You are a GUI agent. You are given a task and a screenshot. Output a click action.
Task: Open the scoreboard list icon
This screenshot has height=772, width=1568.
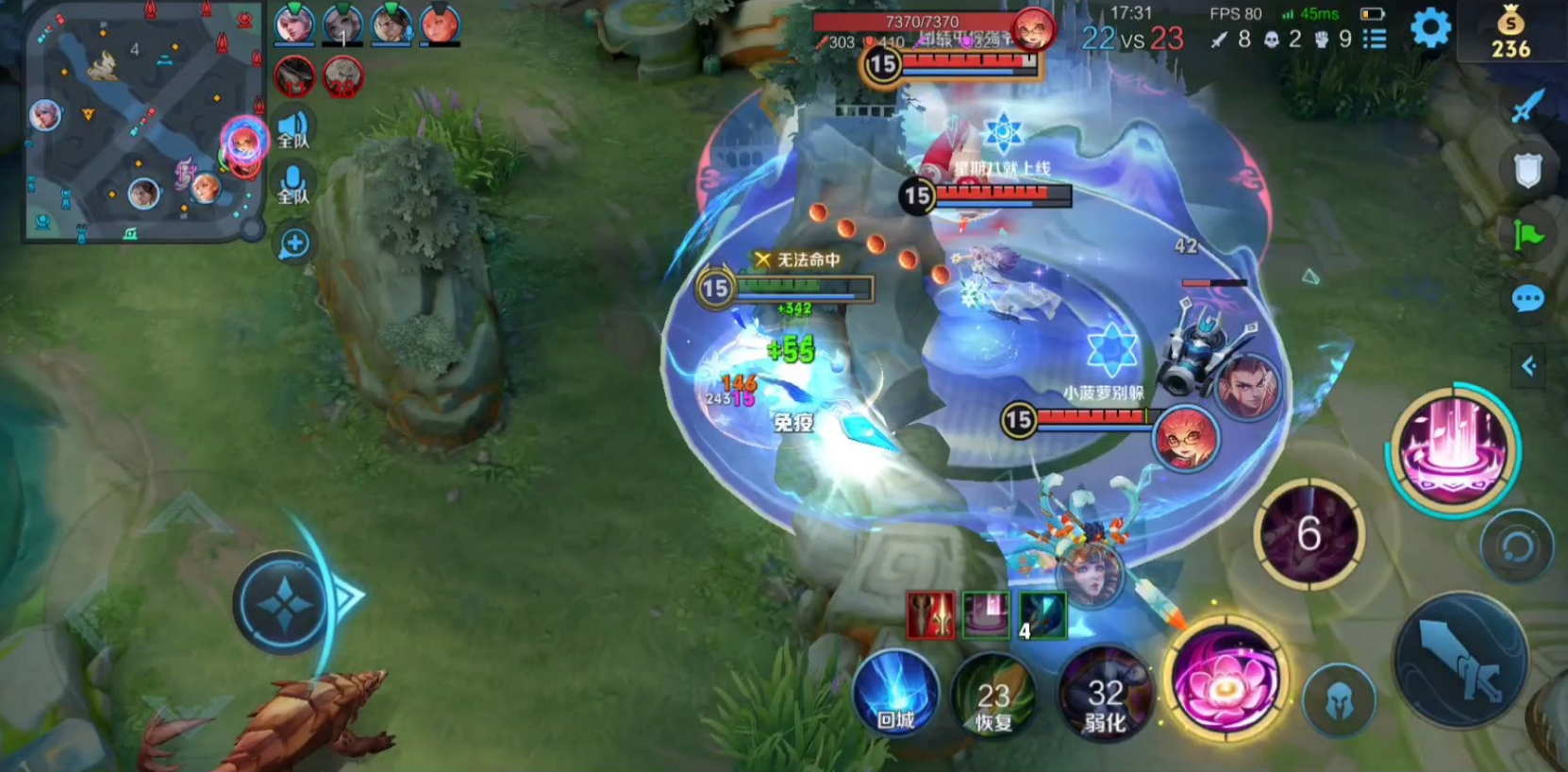[1375, 39]
